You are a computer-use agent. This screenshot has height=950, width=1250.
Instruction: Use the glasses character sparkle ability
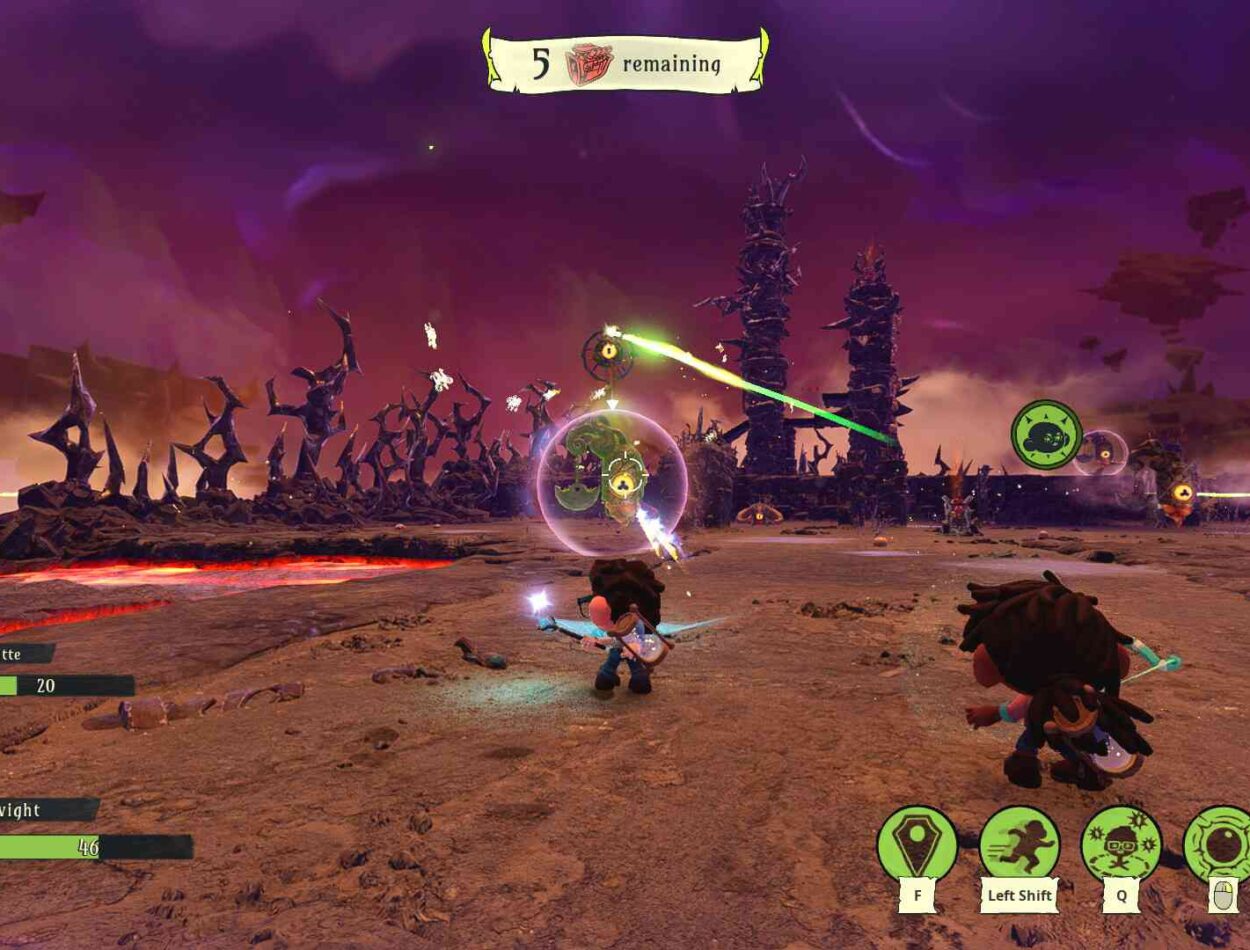point(1121,844)
